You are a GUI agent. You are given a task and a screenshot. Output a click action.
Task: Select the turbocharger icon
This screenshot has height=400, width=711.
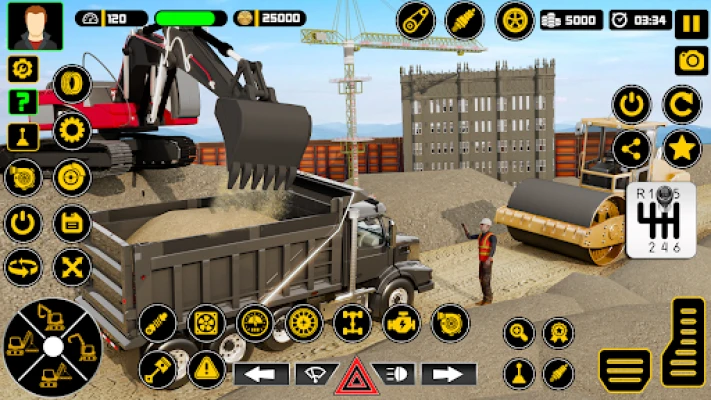pyautogui.click(x=450, y=323)
